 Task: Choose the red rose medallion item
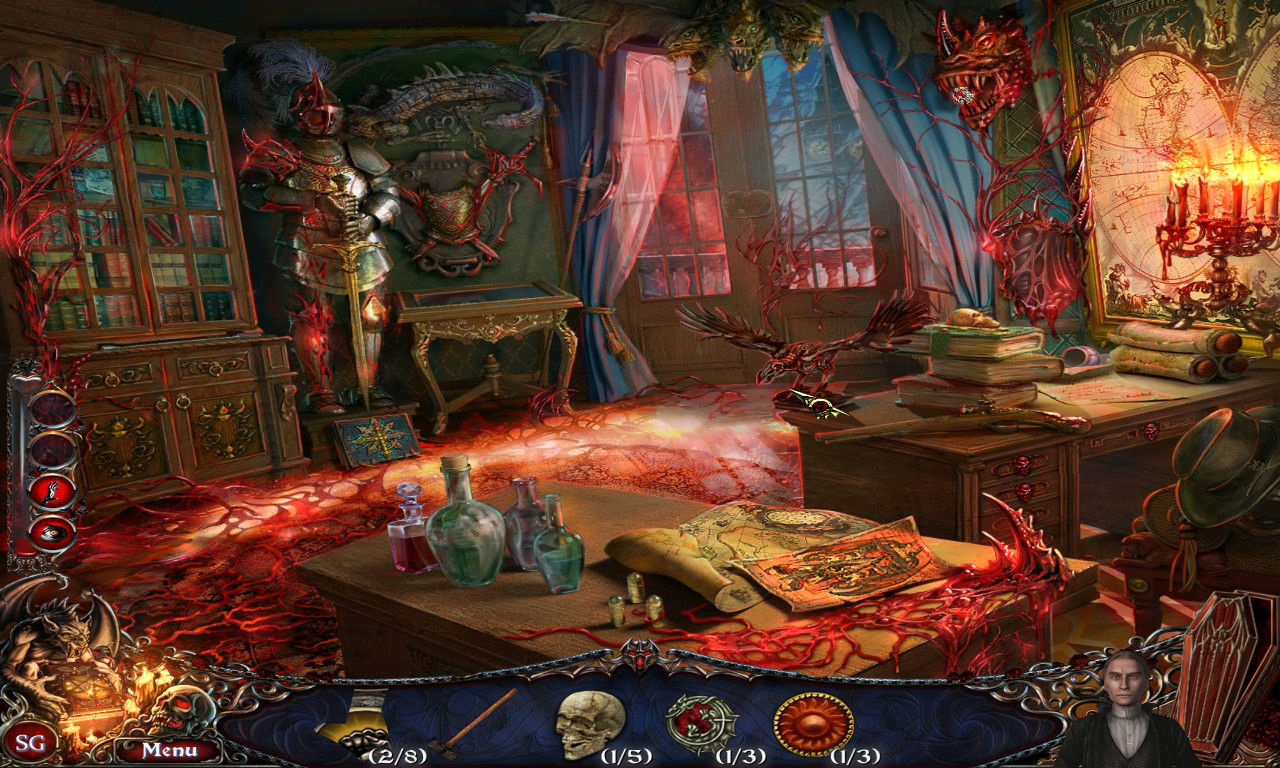[702, 723]
